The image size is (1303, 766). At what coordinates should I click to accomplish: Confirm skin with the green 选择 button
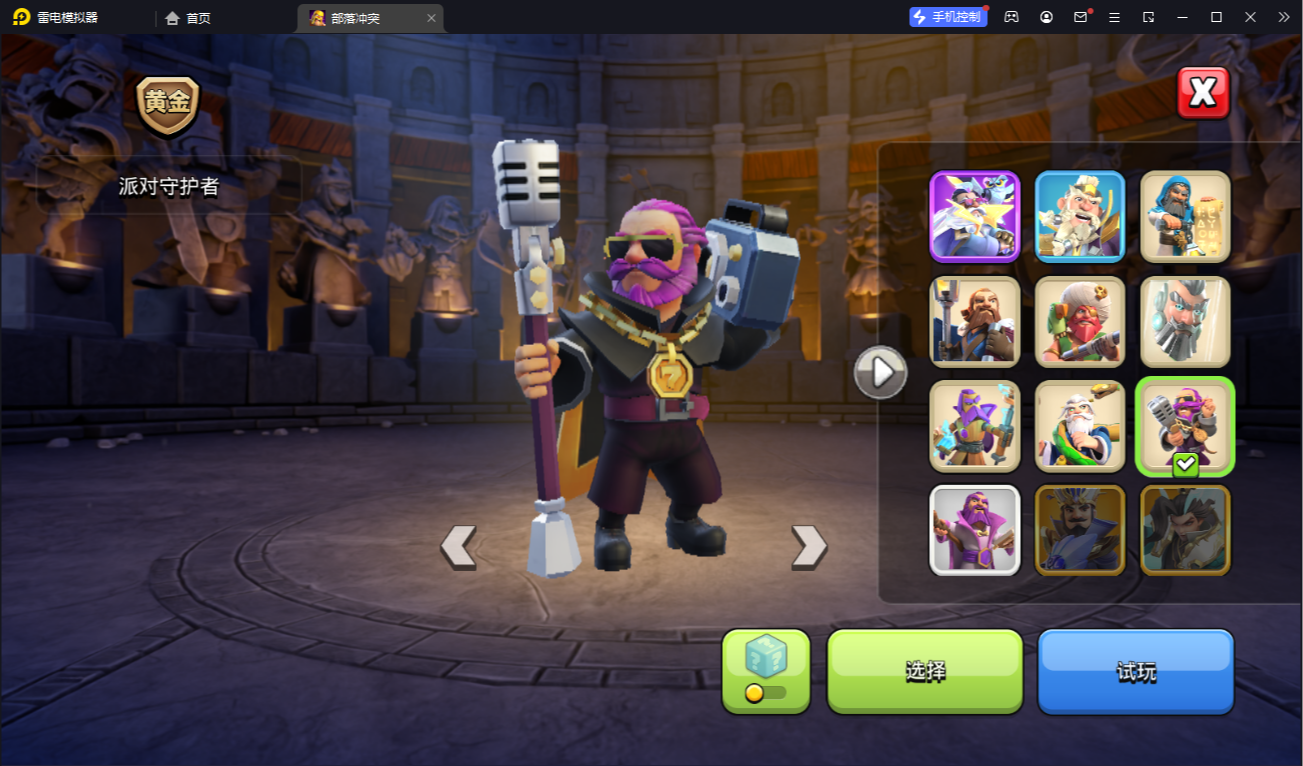(925, 671)
